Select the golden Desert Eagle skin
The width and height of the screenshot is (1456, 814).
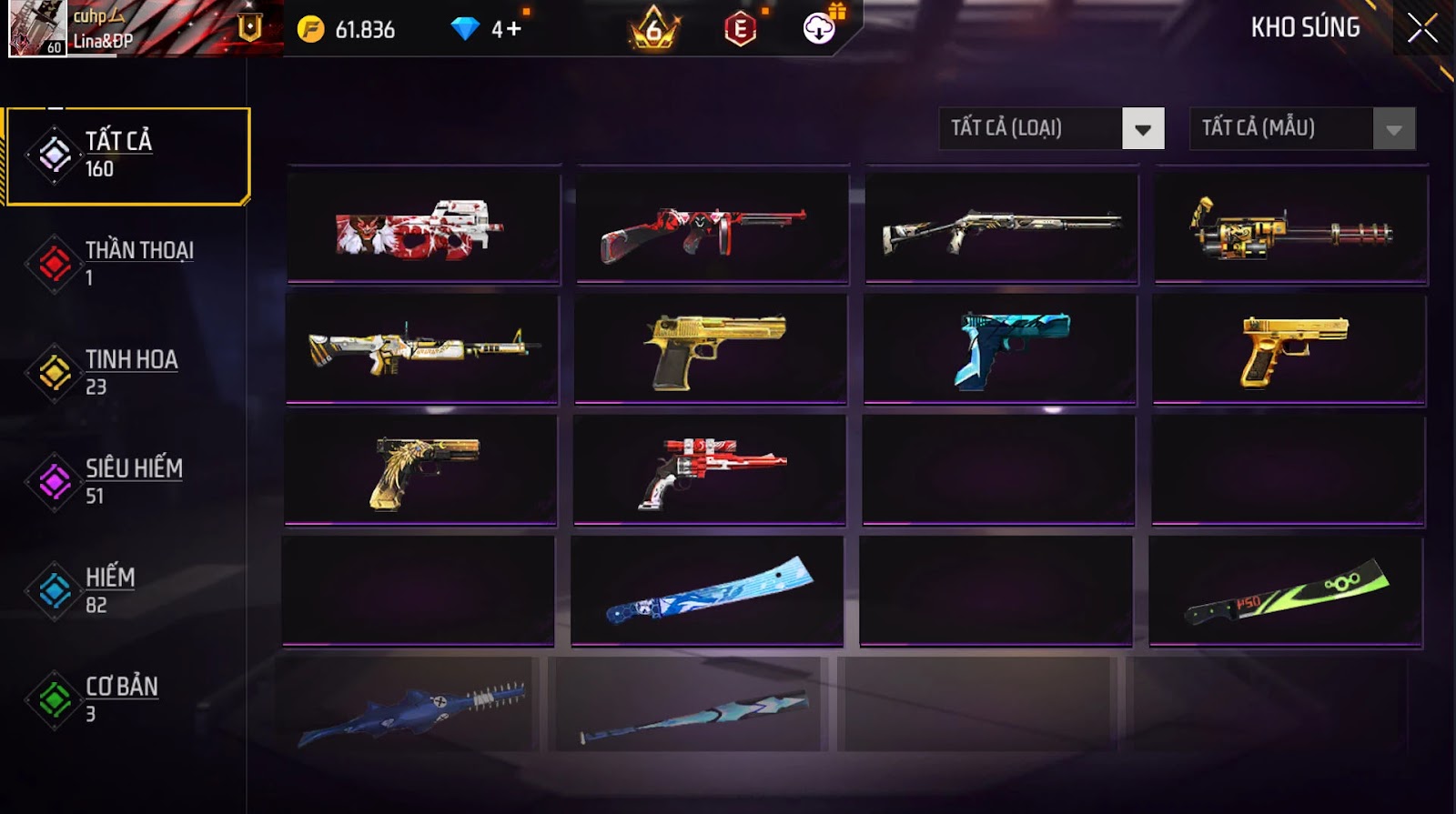711,349
